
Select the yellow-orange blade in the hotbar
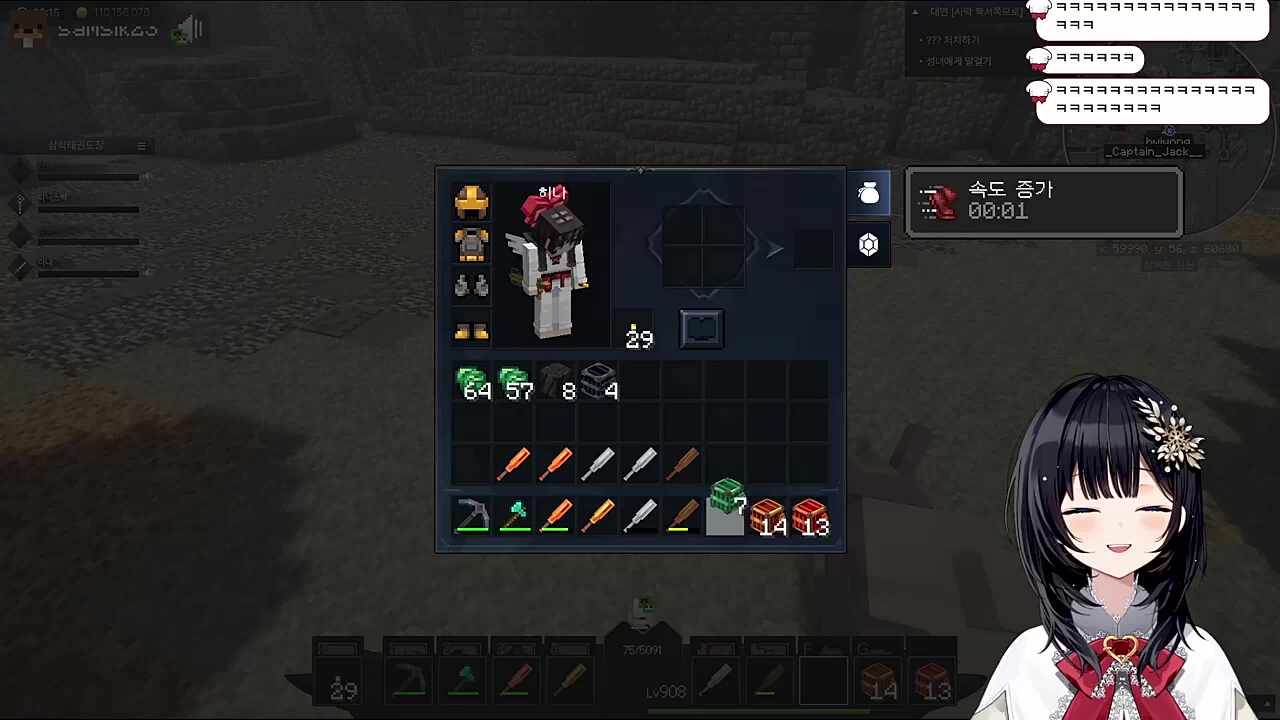(x=599, y=515)
